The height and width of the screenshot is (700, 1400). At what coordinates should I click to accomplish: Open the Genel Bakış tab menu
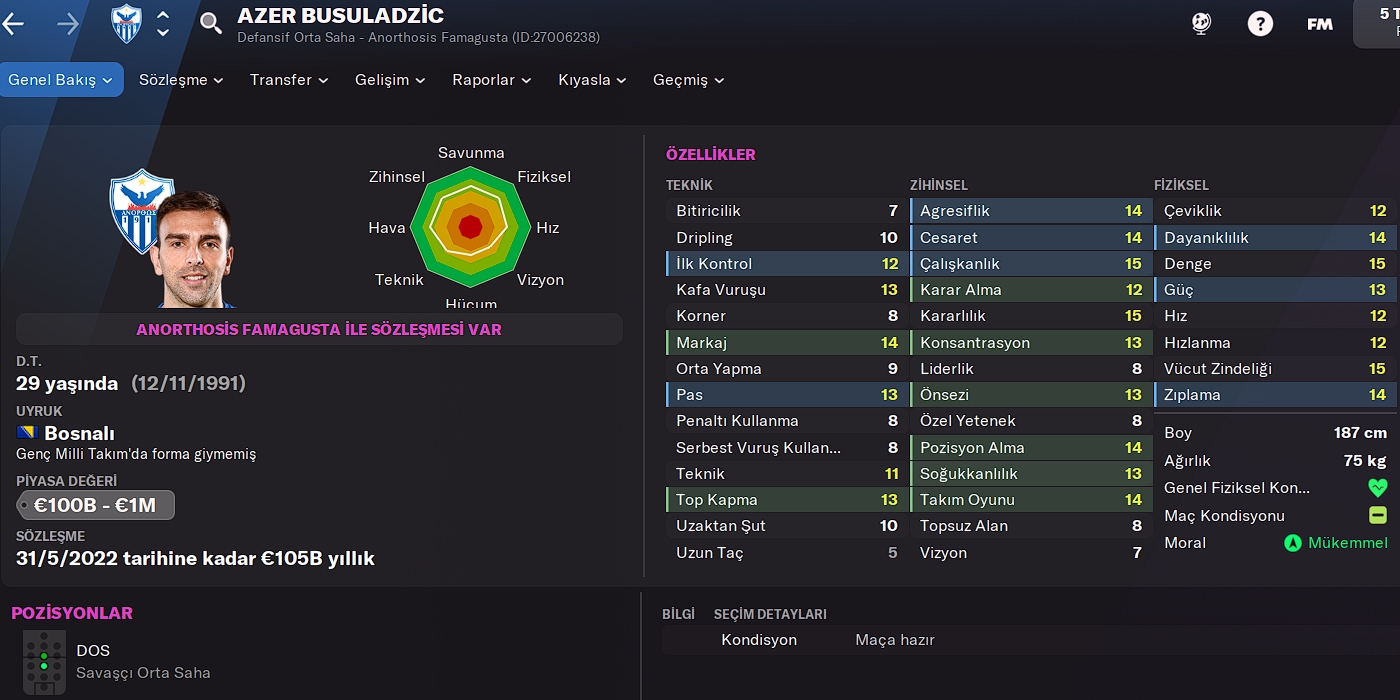pyautogui.click(x=61, y=80)
